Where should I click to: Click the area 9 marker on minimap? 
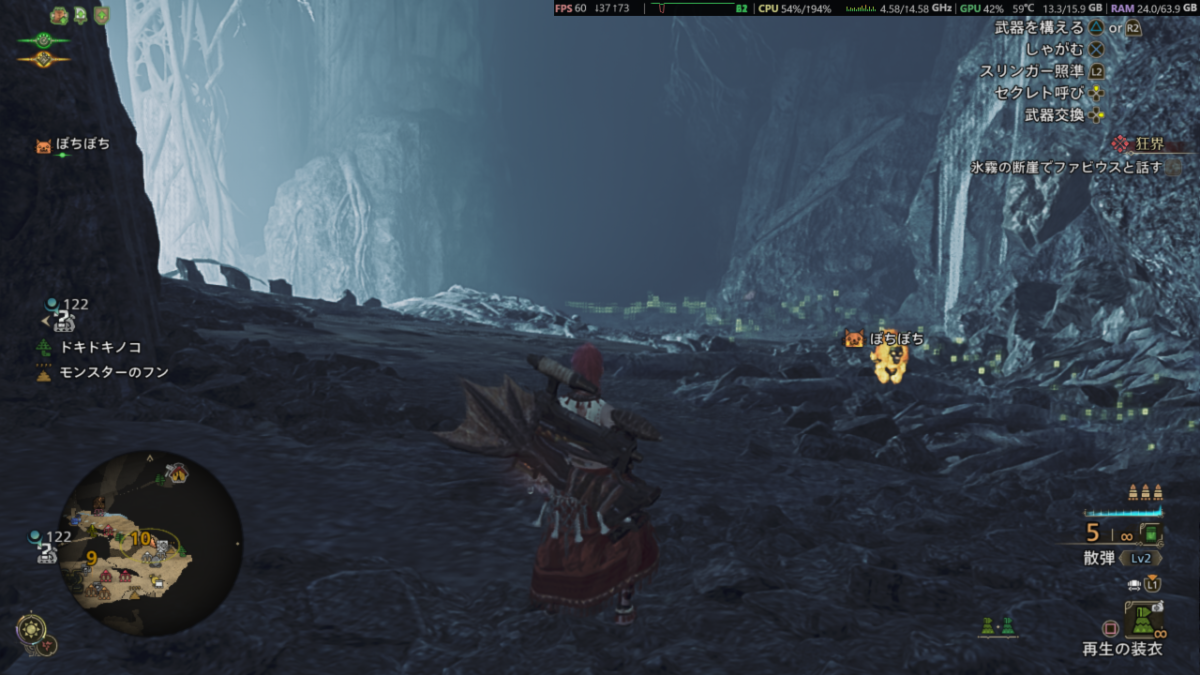(91, 557)
